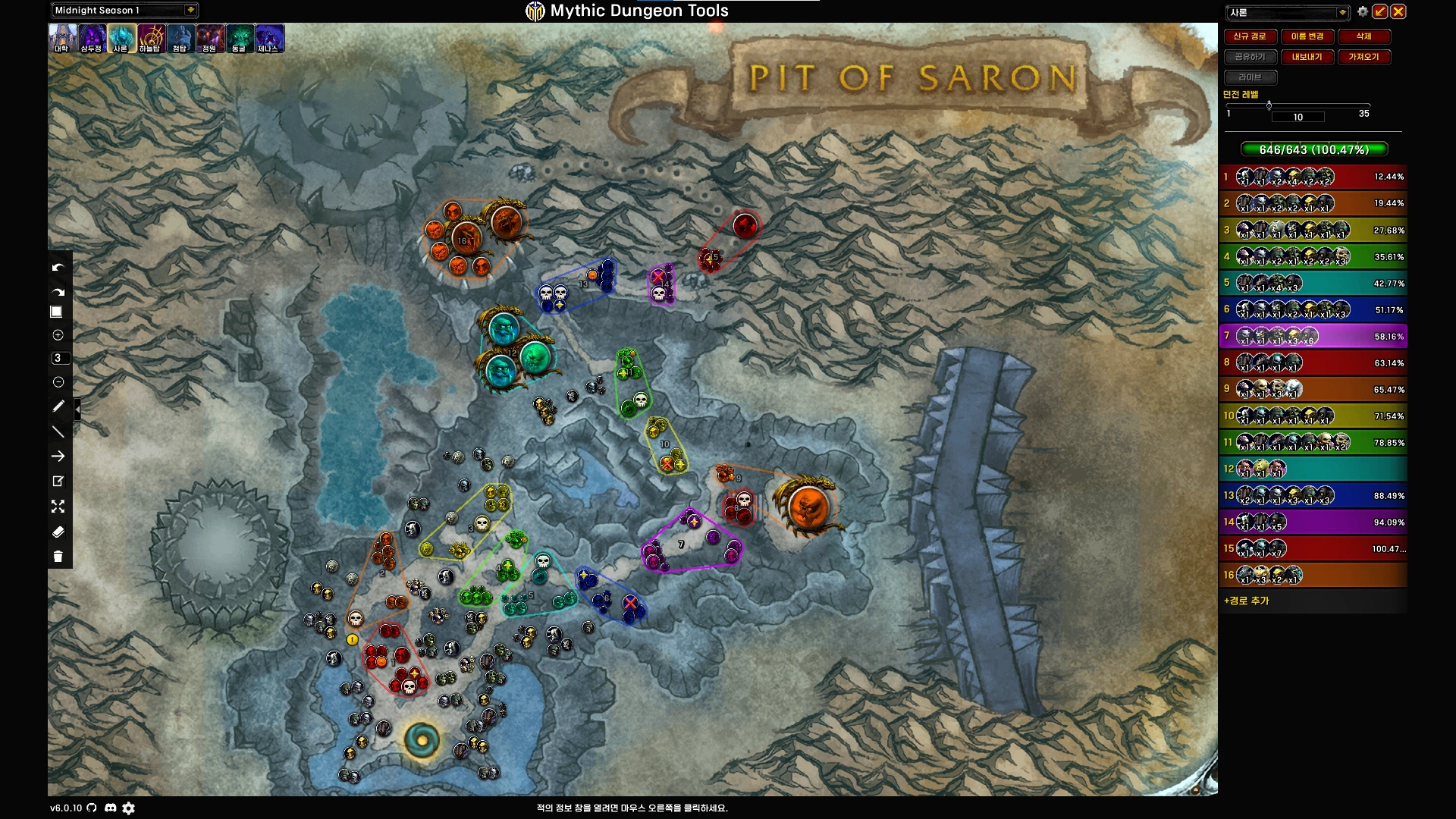
Task: Close the Mythic Dungeon Tools window
Action: tap(1398, 11)
